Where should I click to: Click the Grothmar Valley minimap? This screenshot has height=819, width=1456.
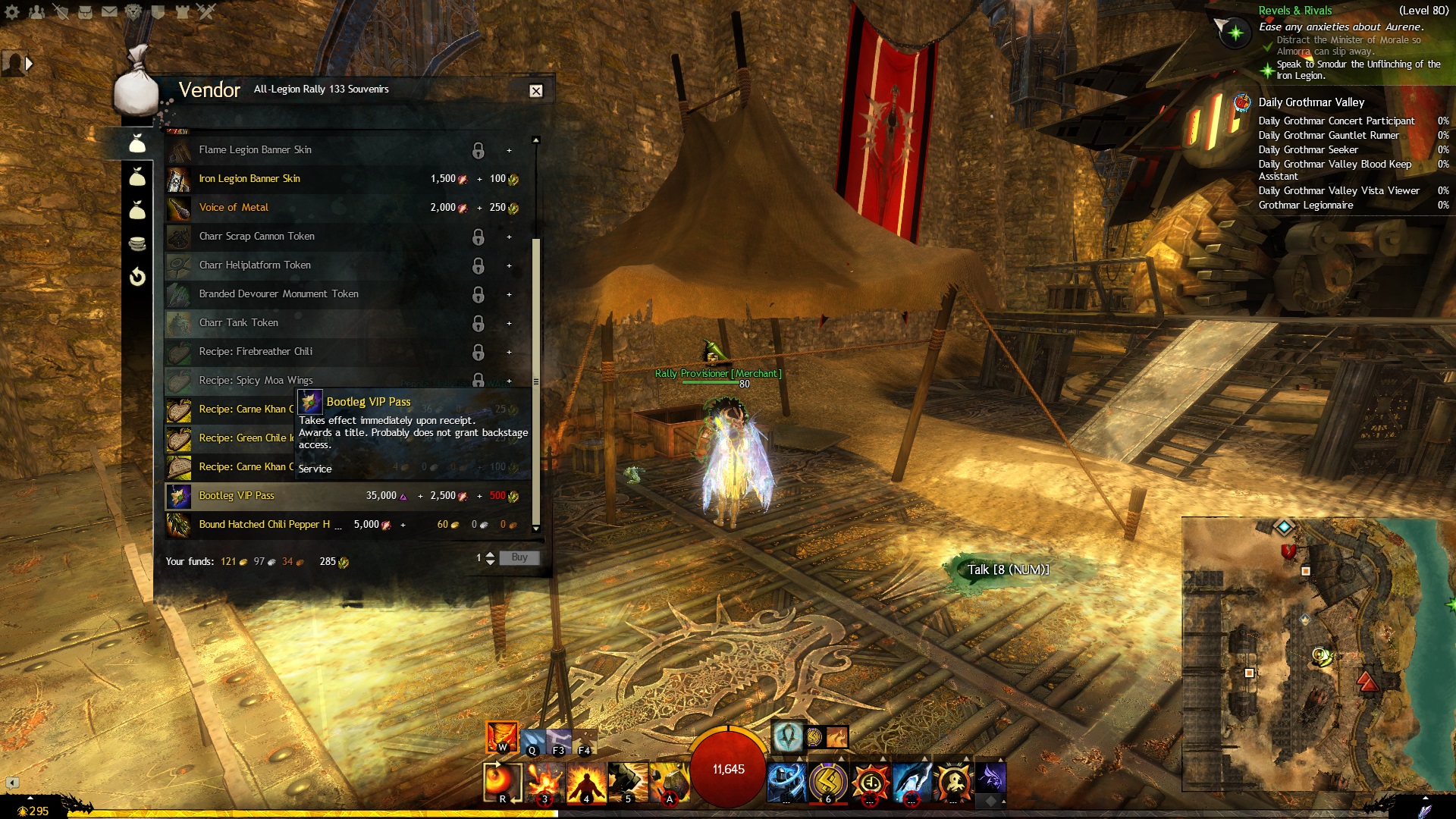tap(1318, 652)
